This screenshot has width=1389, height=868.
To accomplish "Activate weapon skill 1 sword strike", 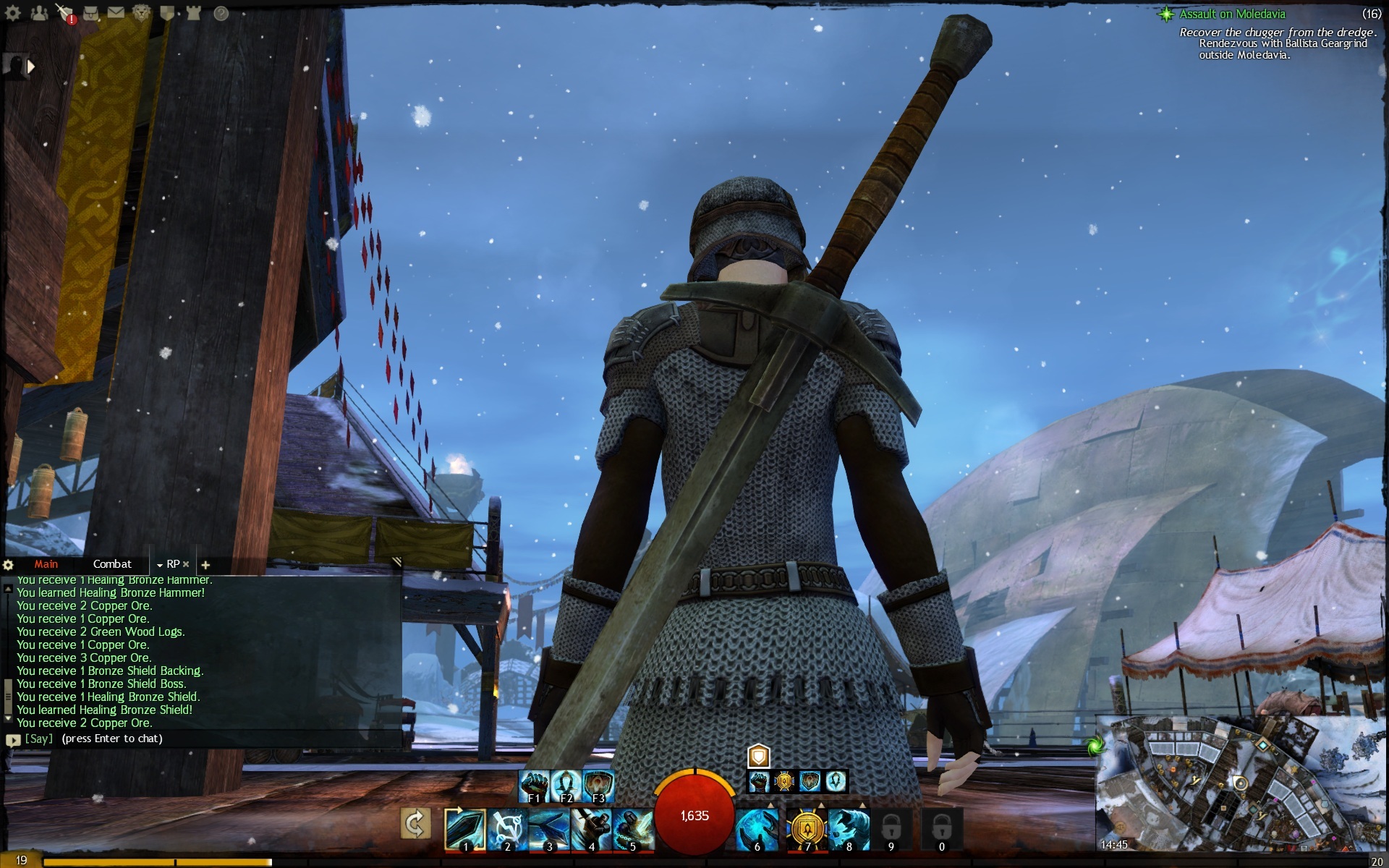I will [464, 828].
